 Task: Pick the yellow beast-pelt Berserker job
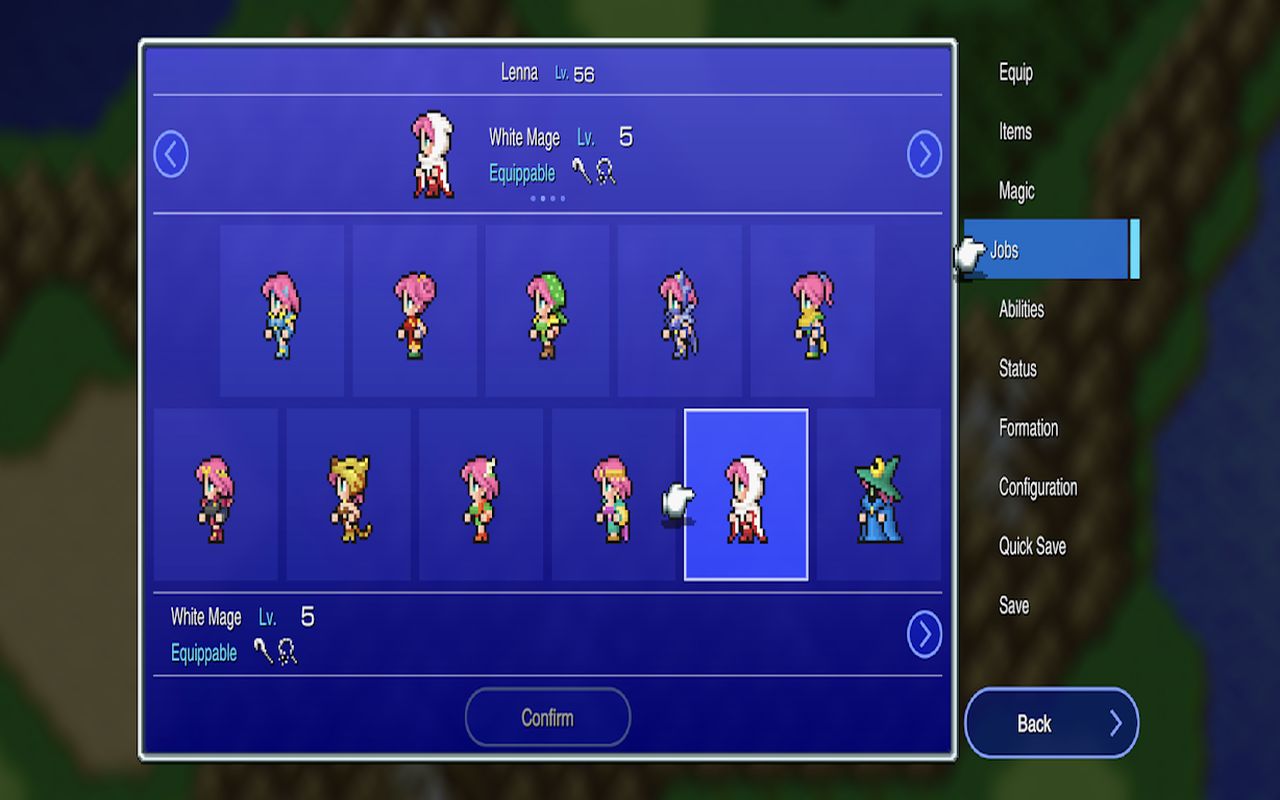point(349,495)
